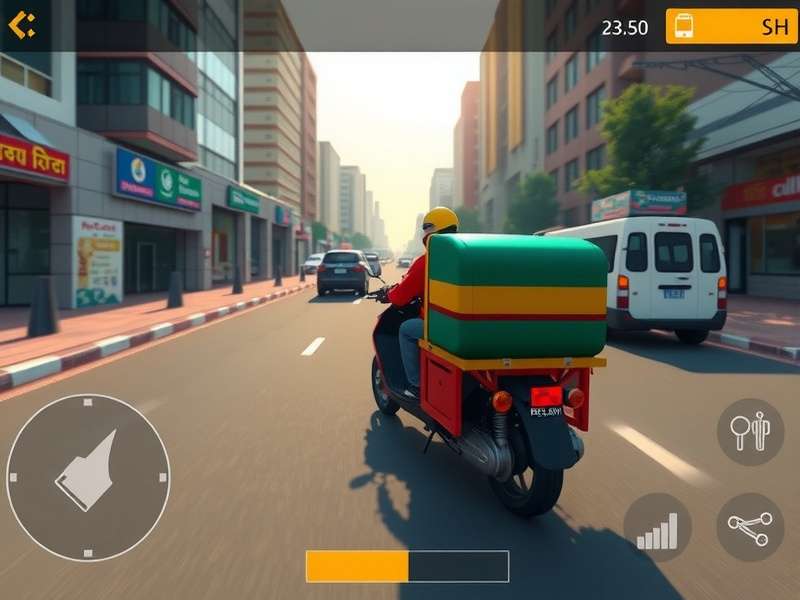This screenshot has width=800, height=600.
Task: Open the orange SH bus button
Action: click(x=731, y=27)
